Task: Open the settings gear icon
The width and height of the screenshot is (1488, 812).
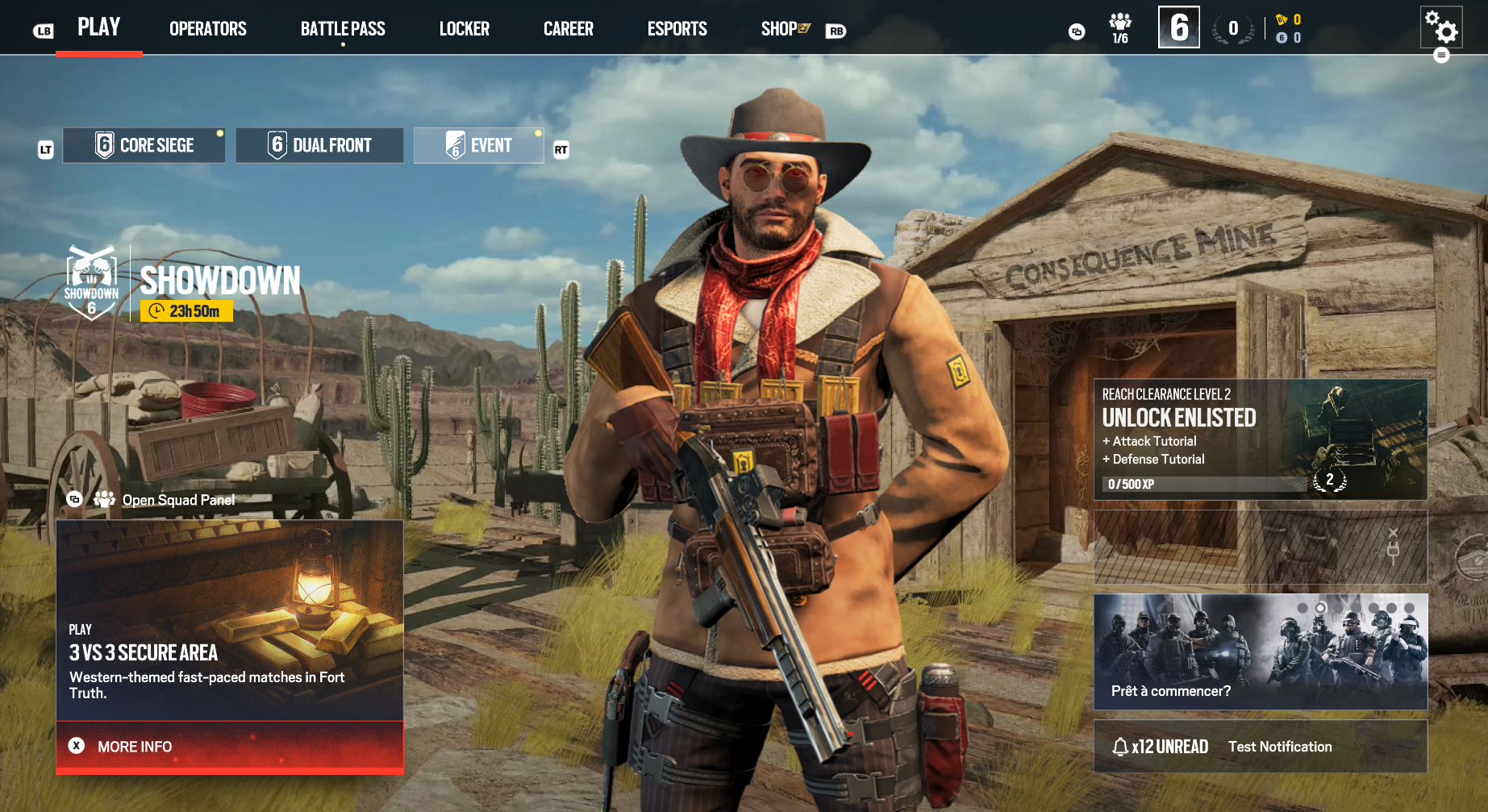Action: [1441, 27]
